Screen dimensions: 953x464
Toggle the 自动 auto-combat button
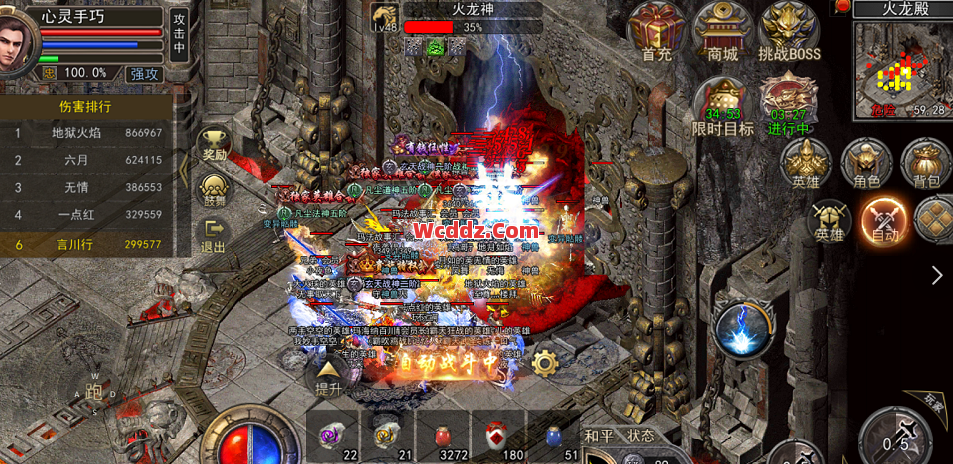point(884,219)
